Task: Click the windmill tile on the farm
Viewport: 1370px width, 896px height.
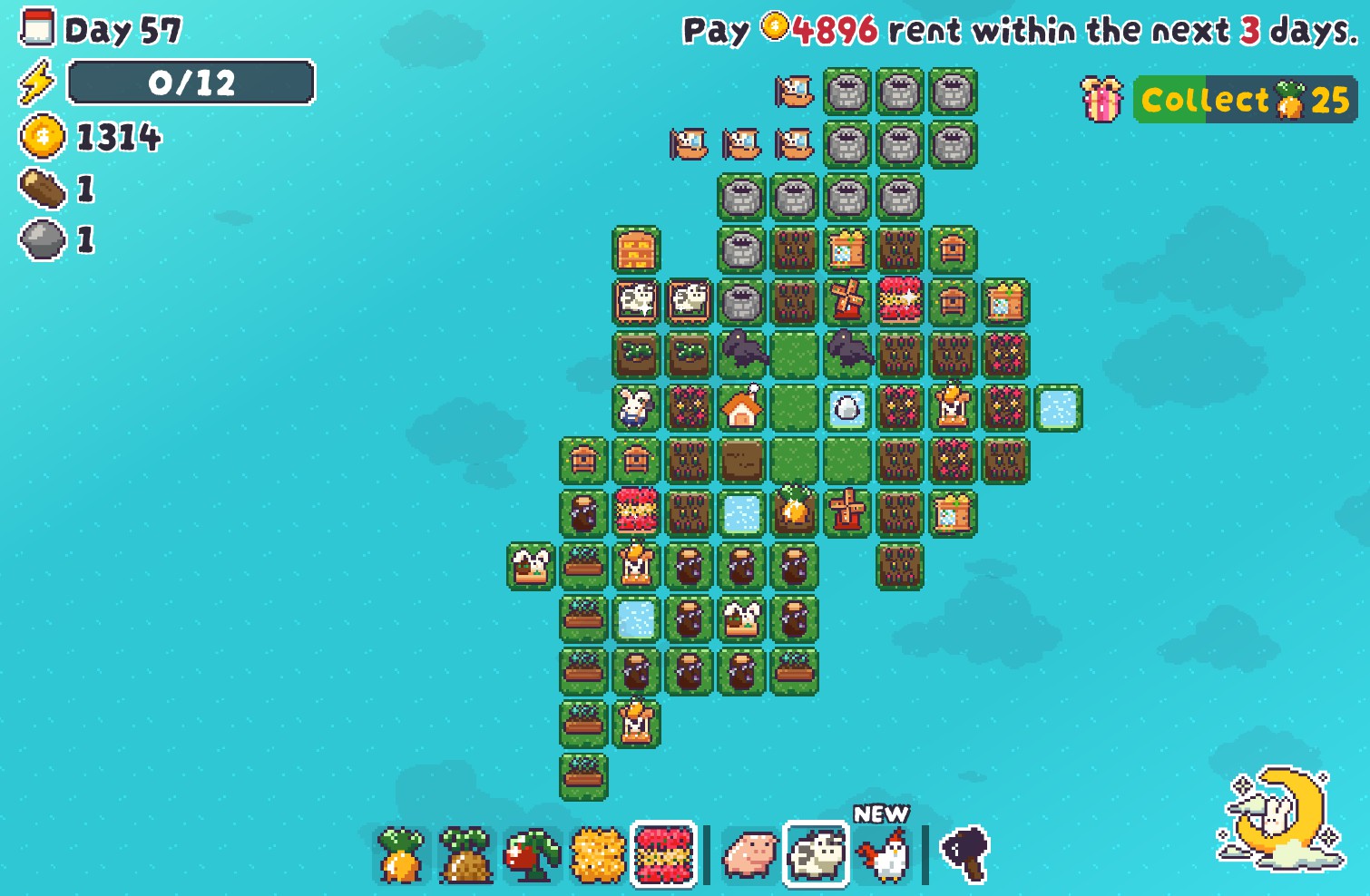Action: 848,301
